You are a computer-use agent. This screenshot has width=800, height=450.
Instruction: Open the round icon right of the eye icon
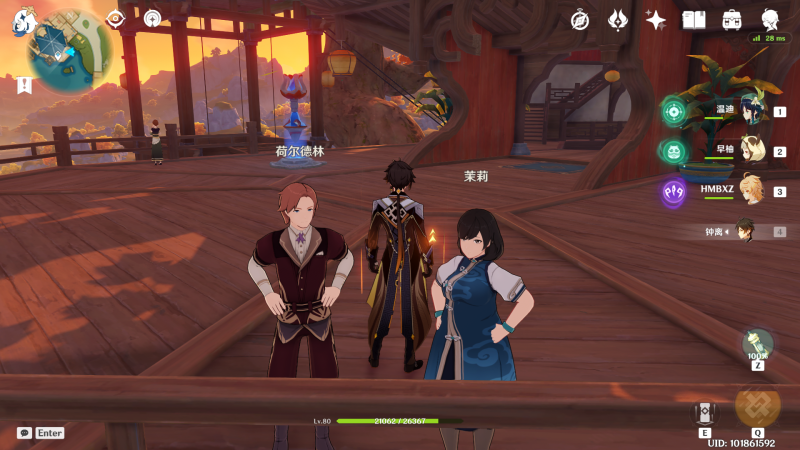click(152, 18)
